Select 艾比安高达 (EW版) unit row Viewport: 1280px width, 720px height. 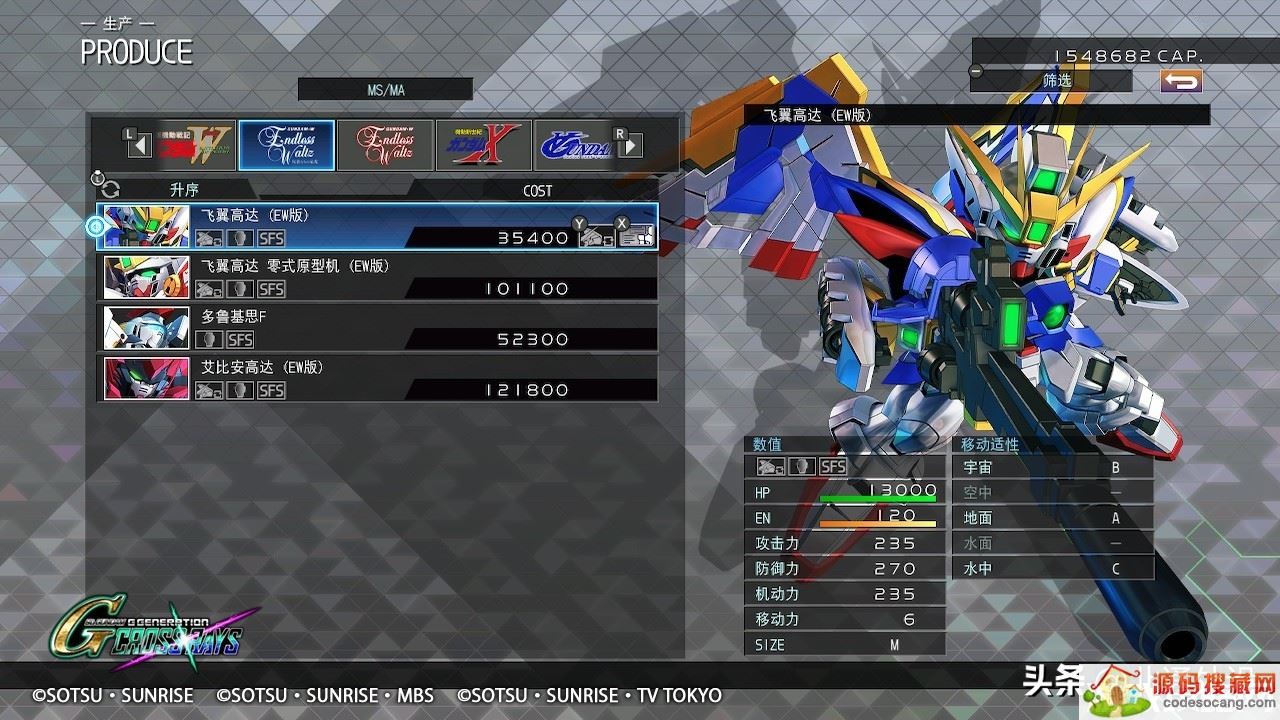click(378, 379)
